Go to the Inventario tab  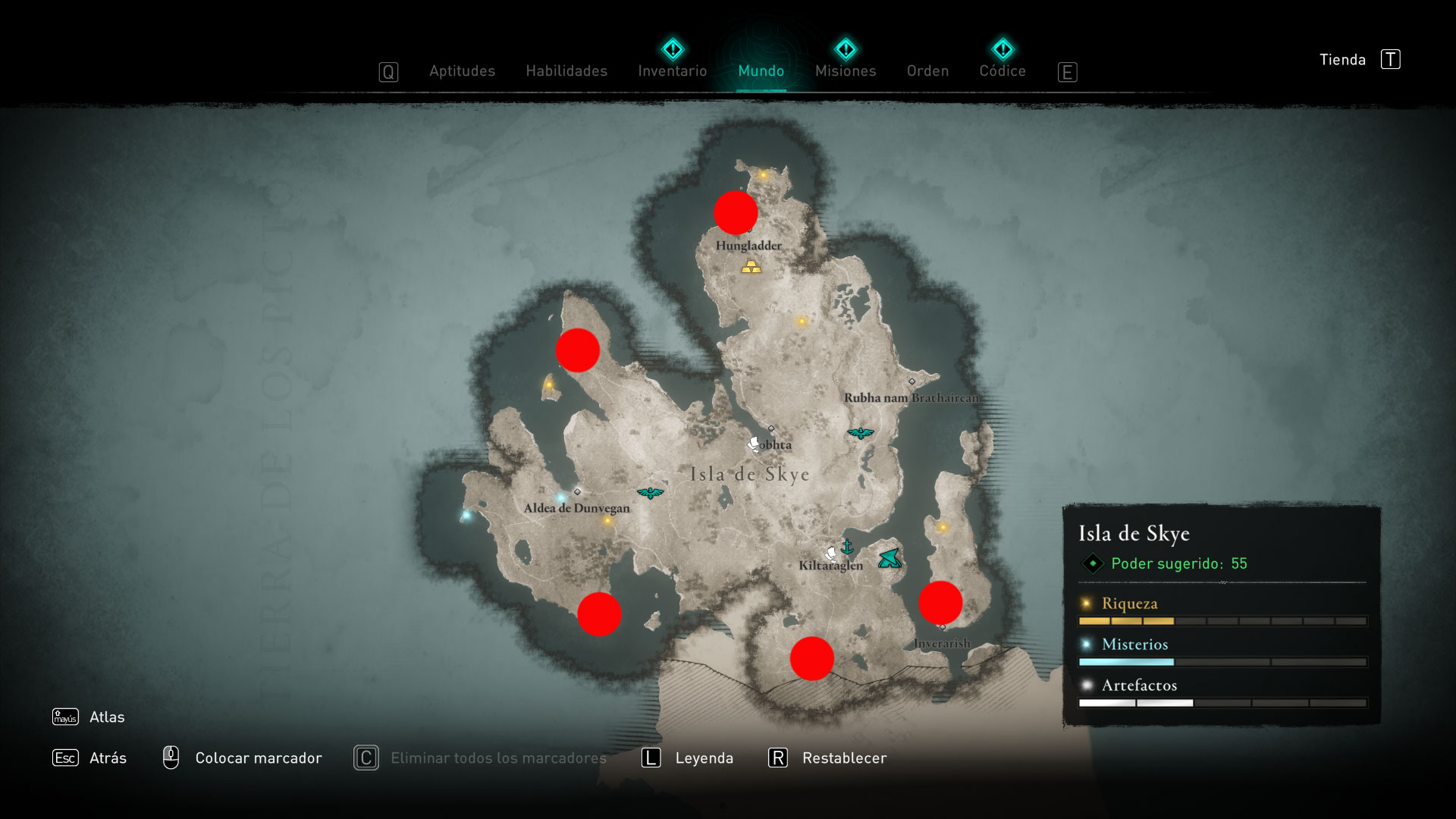coord(672,71)
